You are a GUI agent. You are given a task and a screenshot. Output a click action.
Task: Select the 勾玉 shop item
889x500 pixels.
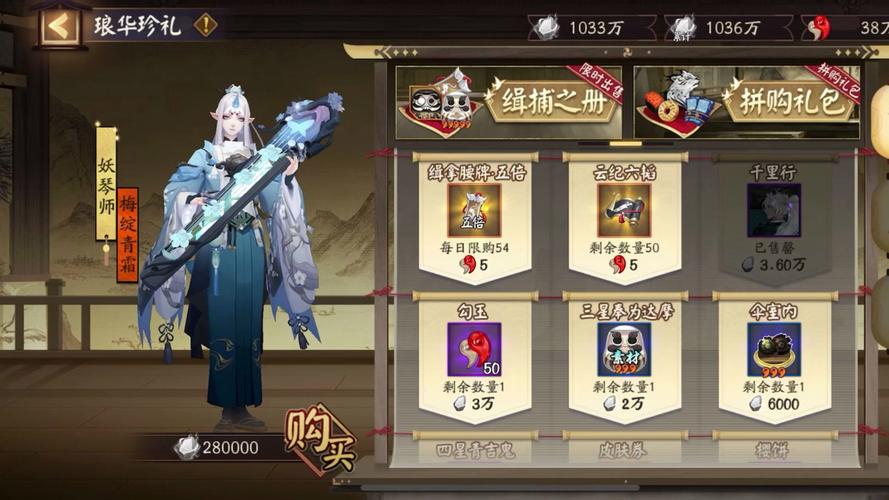click(474, 356)
